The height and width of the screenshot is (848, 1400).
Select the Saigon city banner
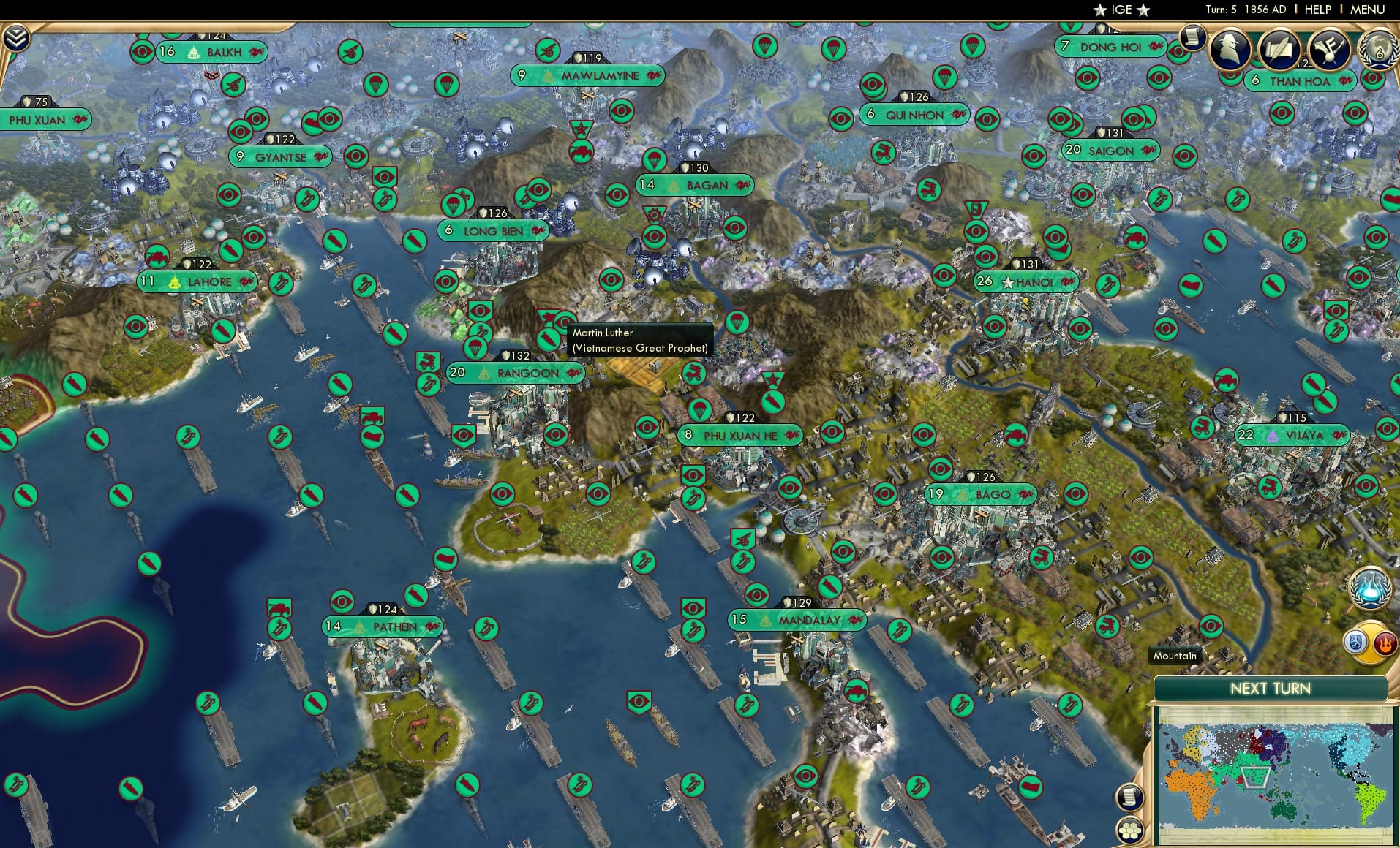coord(1110,150)
